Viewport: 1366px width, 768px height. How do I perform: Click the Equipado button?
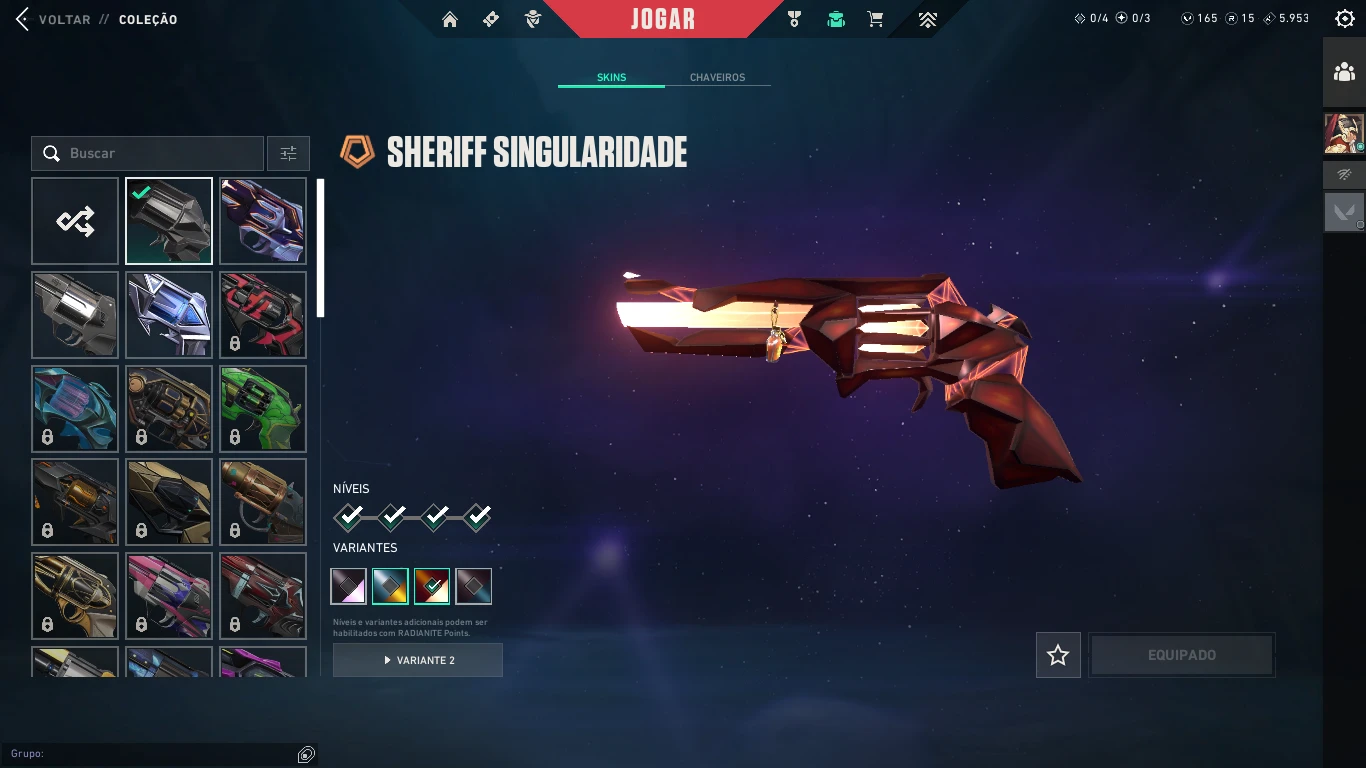[x=1182, y=655]
